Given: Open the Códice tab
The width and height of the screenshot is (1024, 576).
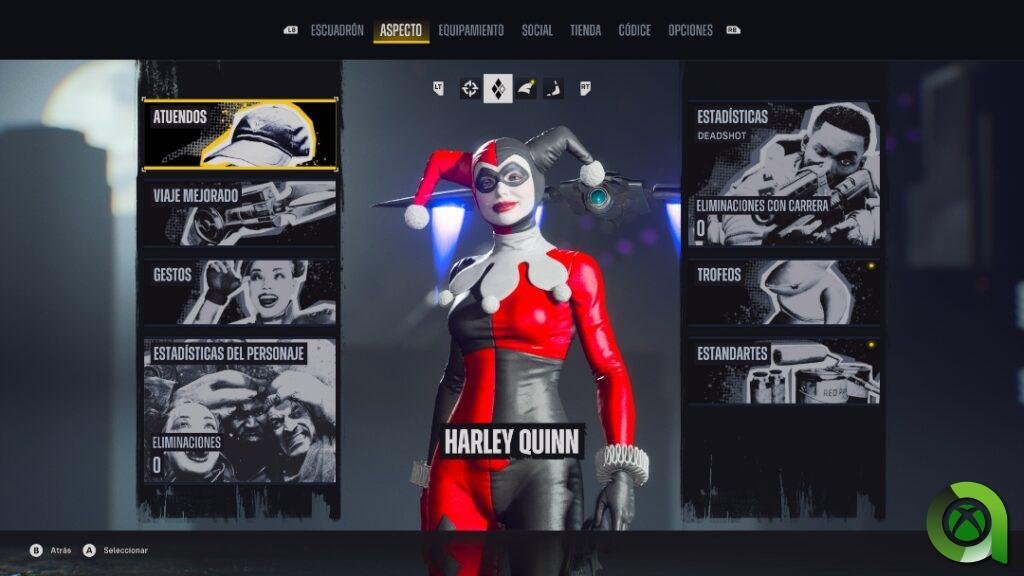Looking at the screenshot, I should pos(634,31).
